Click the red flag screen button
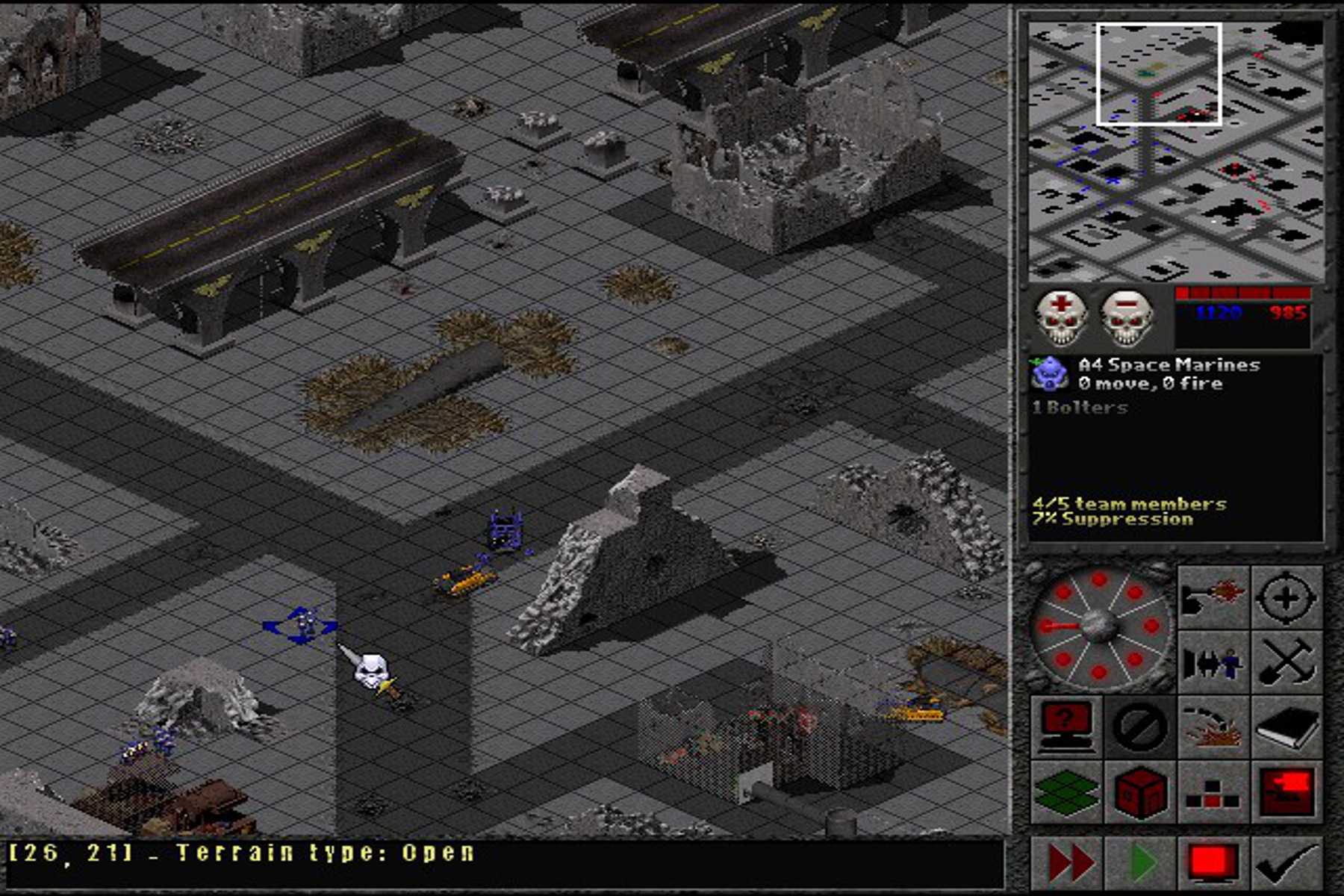Screen dimensions: 1344x896 (1286, 791)
